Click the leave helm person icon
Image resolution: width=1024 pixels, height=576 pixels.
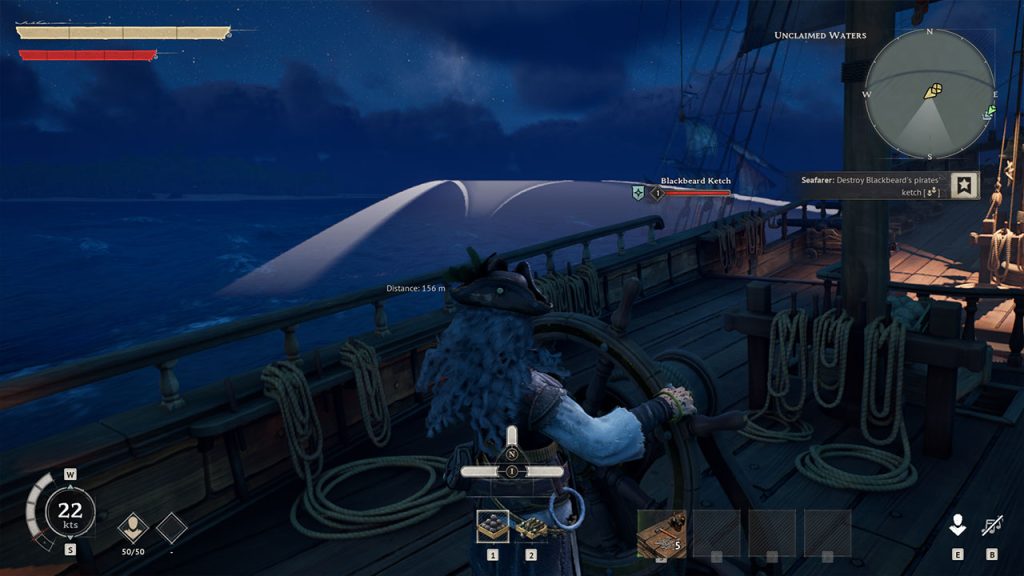957,525
